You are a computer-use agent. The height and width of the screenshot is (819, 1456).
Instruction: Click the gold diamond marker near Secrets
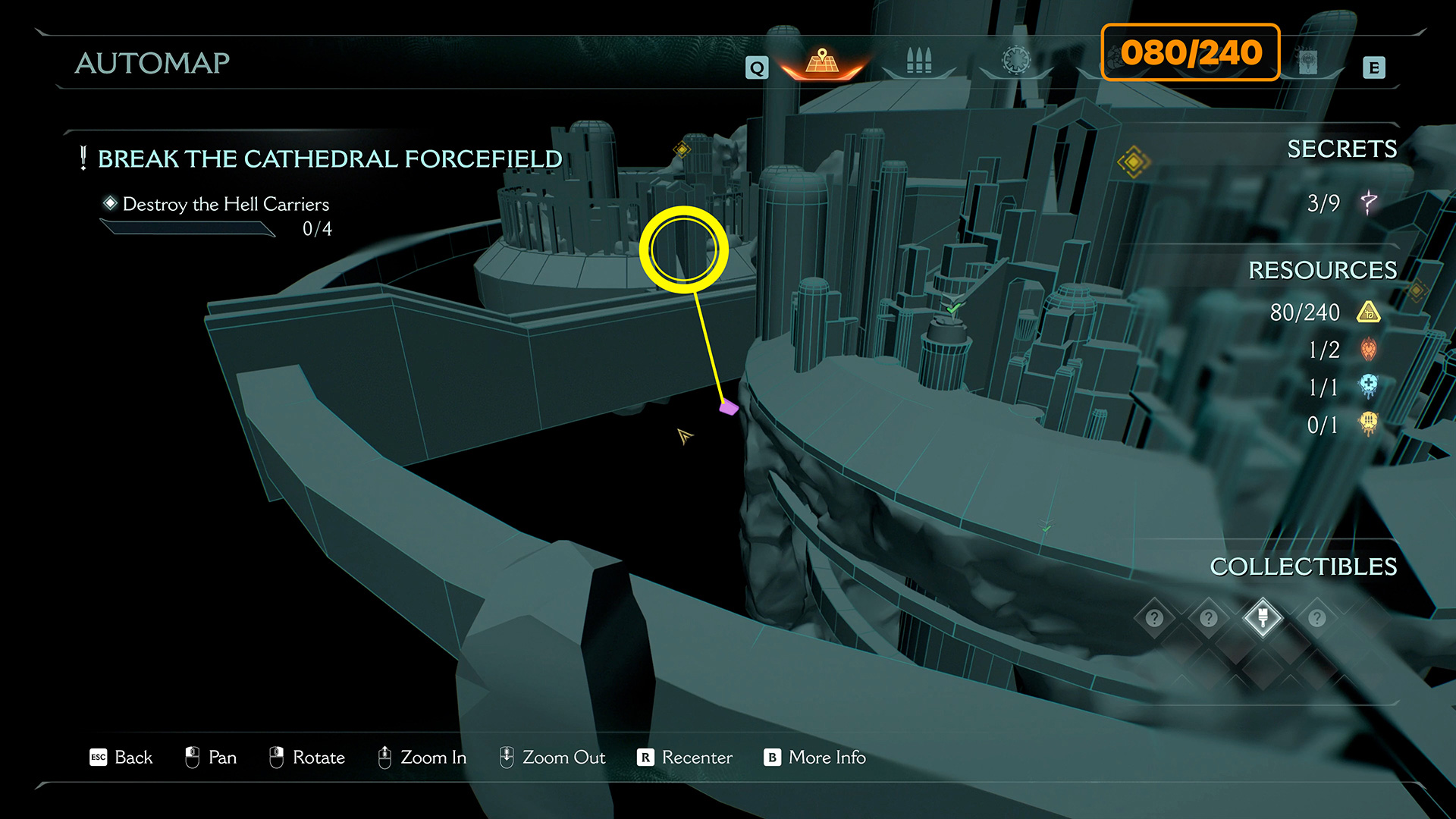[x=1133, y=162]
